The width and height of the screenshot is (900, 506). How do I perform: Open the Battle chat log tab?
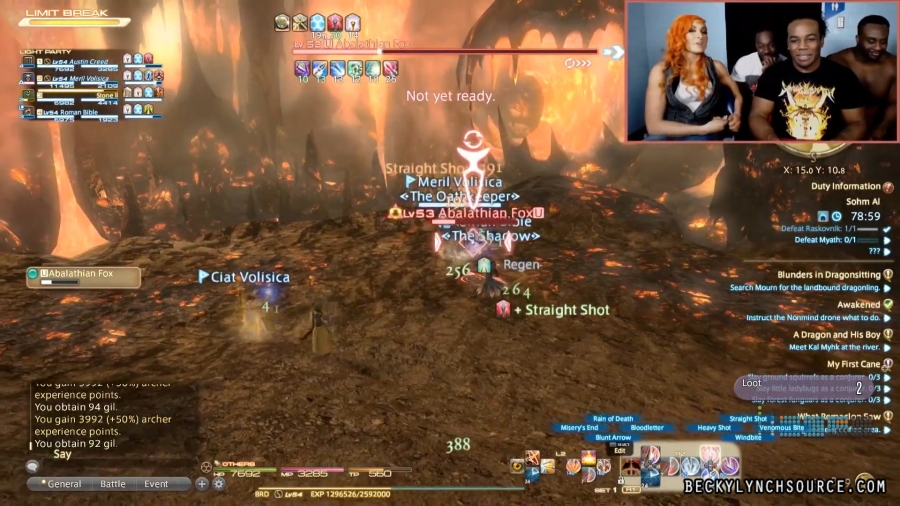click(113, 484)
